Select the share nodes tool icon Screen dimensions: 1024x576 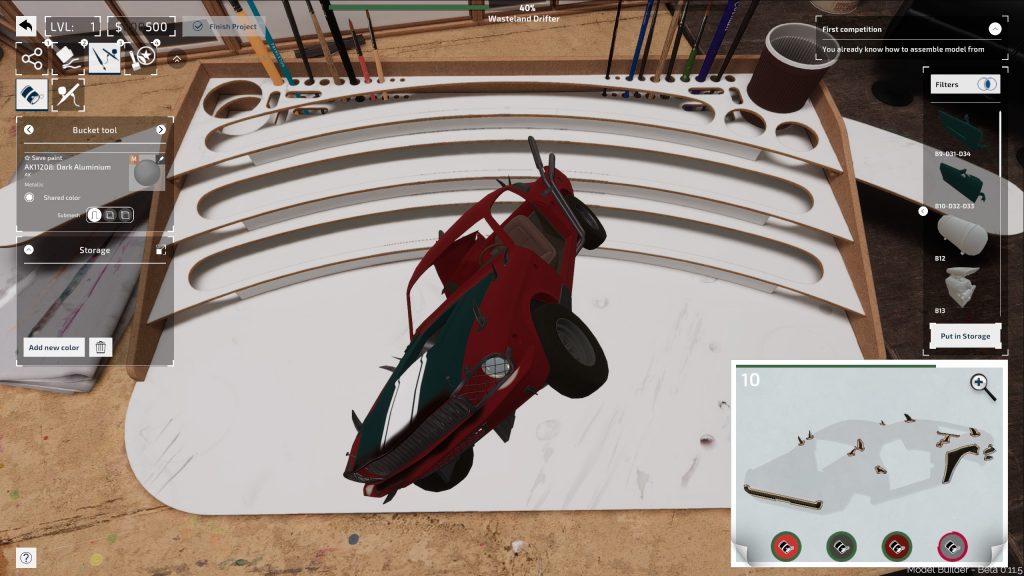(33, 59)
